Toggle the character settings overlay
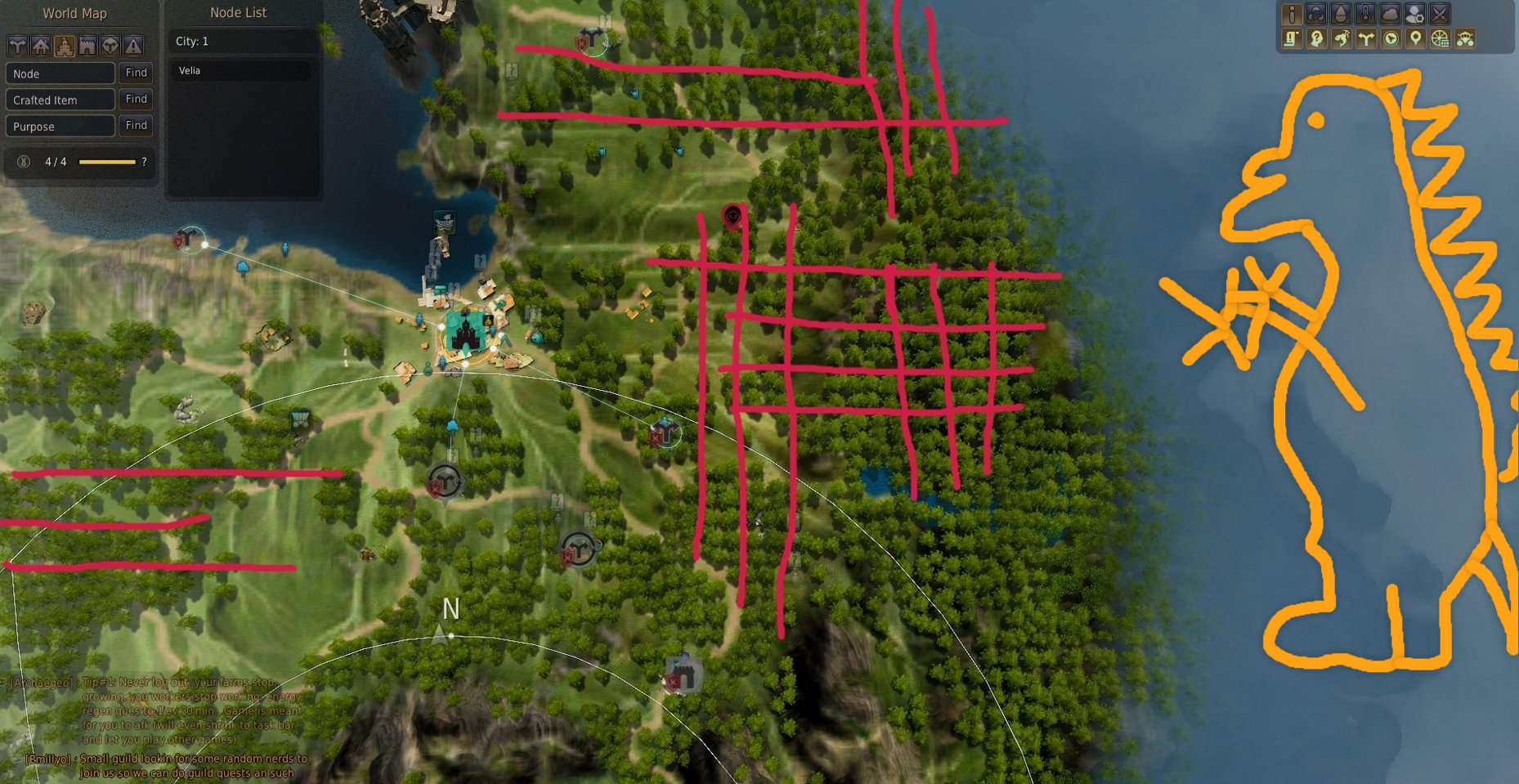This screenshot has width=1519, height=784. click(1416, 15)
